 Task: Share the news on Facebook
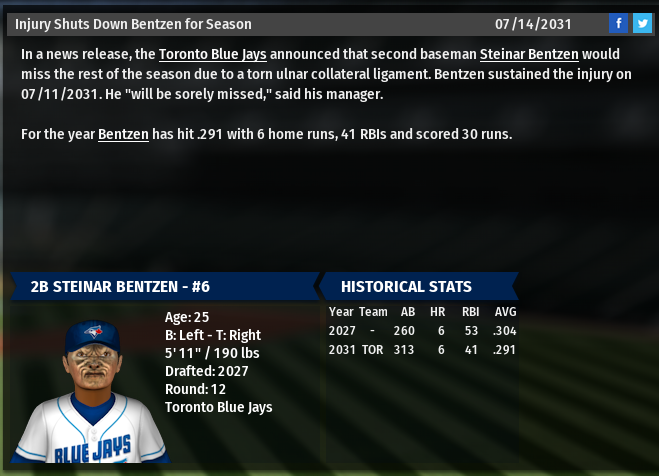[618, 23]
